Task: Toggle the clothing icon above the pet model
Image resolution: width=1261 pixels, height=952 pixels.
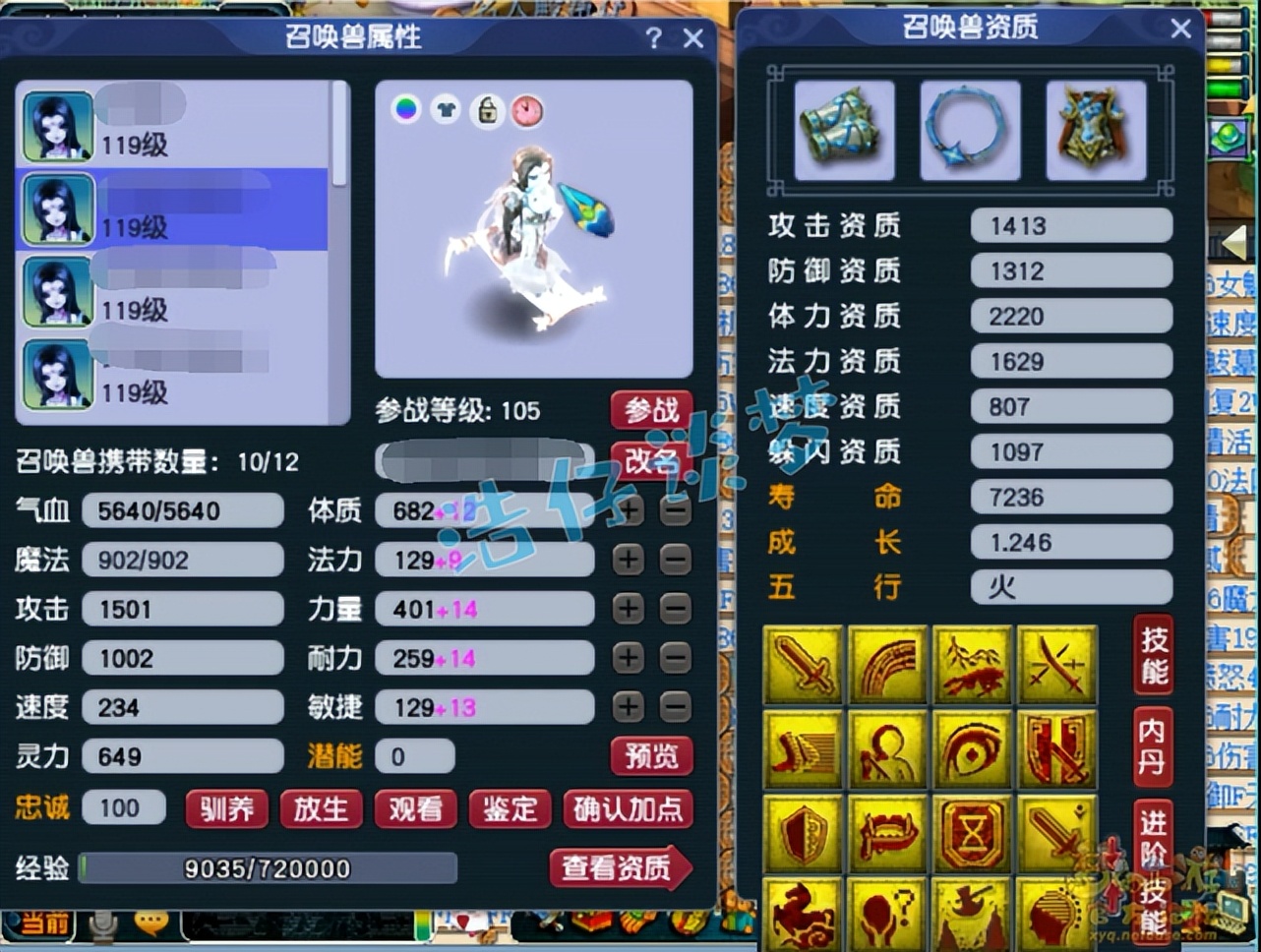Action: (x=446, y=112)
